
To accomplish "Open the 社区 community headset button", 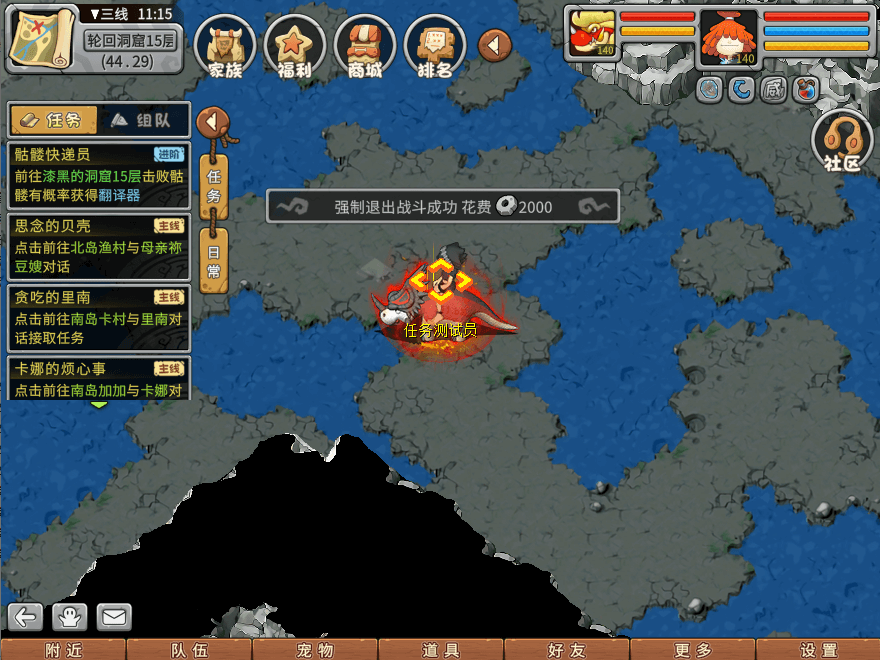I will (842, 142).
